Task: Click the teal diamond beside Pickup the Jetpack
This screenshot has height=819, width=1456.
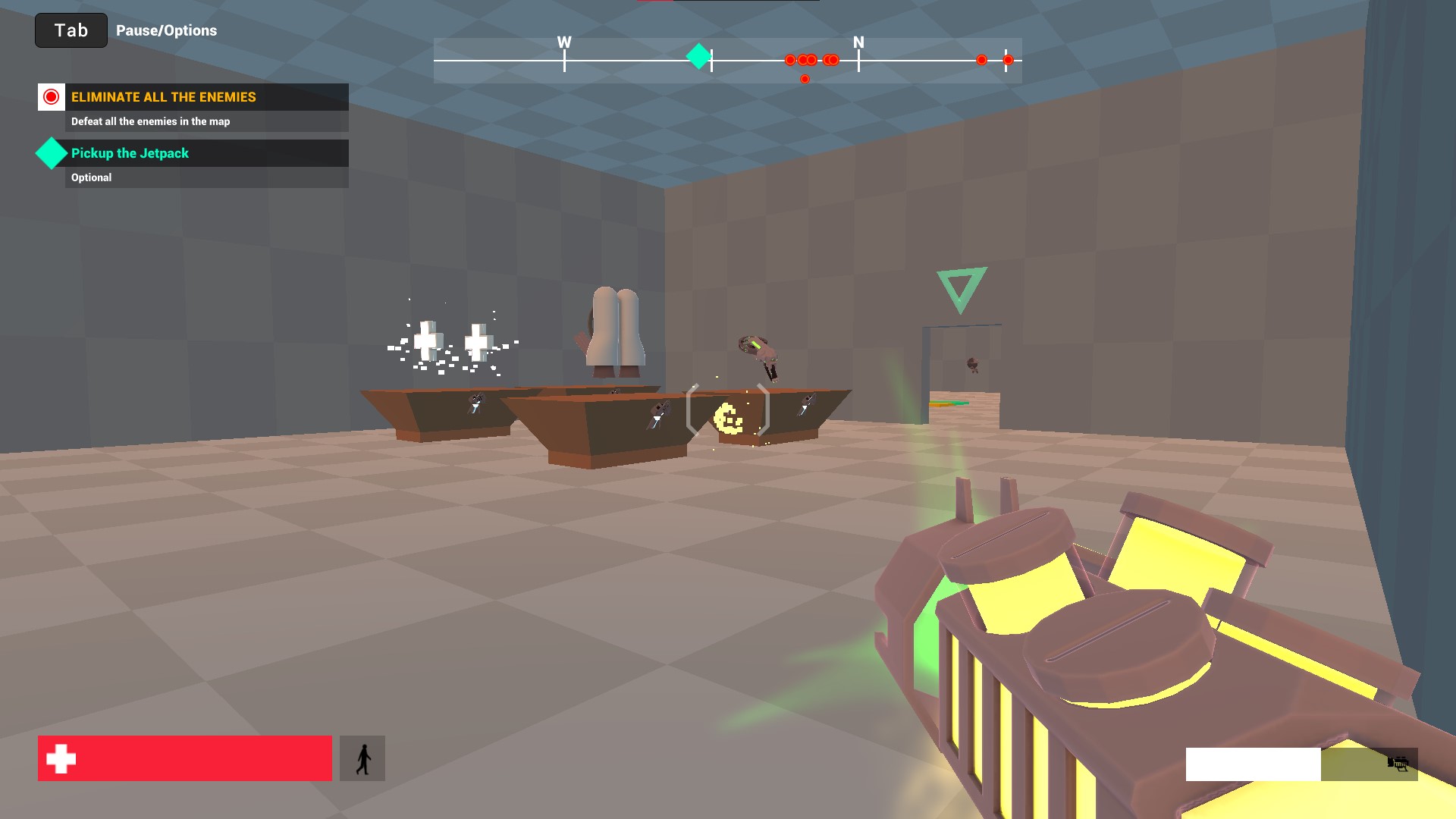Action: [x=51, y=153]
